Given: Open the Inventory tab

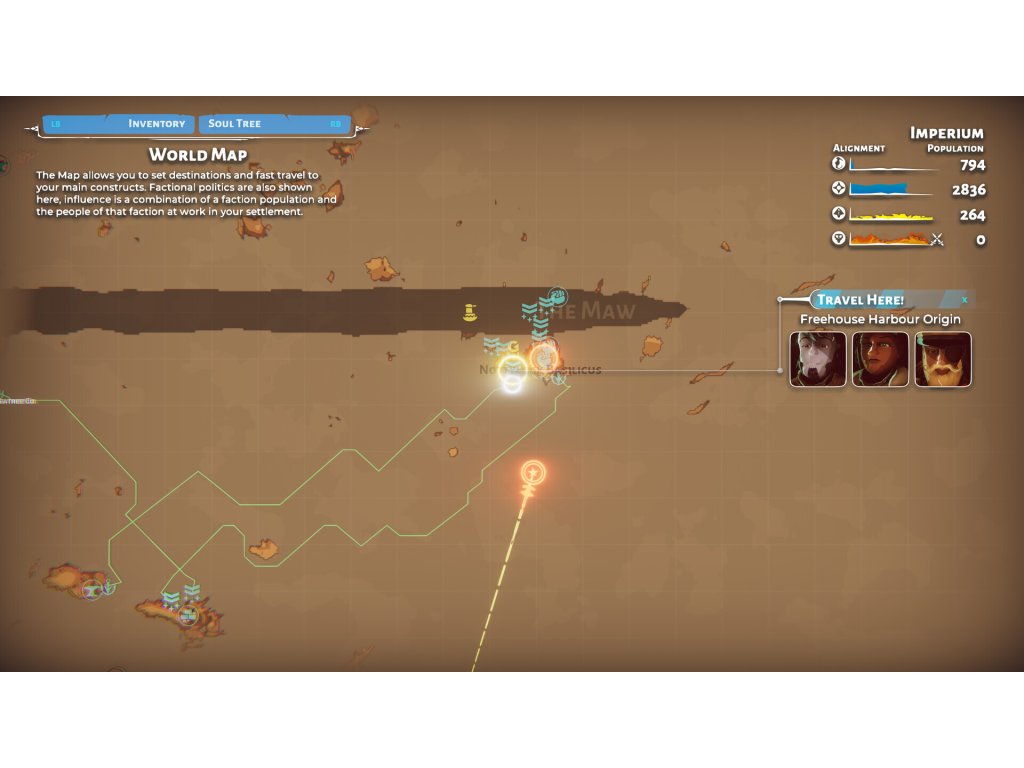Looking at the screenshot, I should (x=156, y=124).
